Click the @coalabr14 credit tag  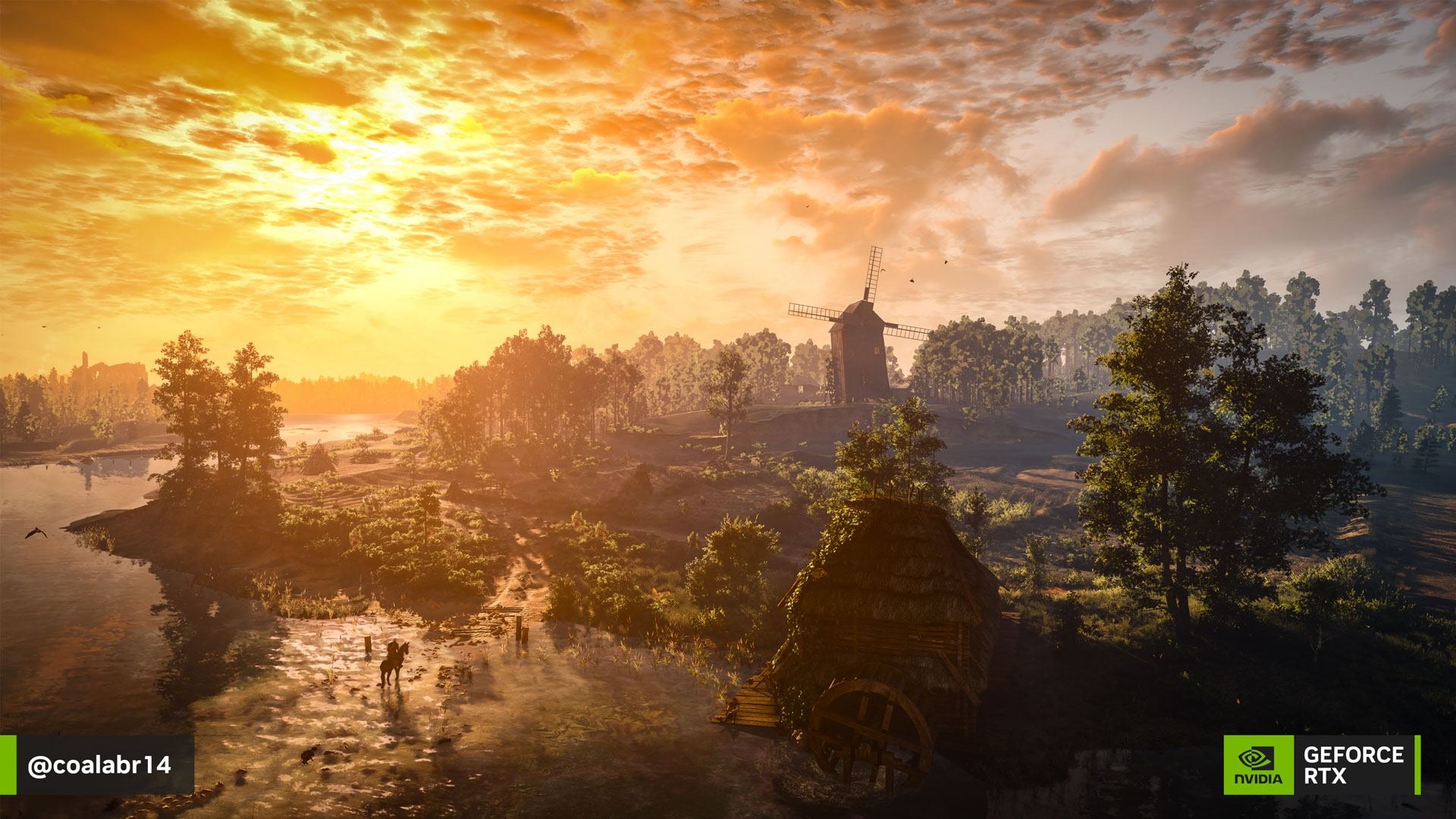99,765
